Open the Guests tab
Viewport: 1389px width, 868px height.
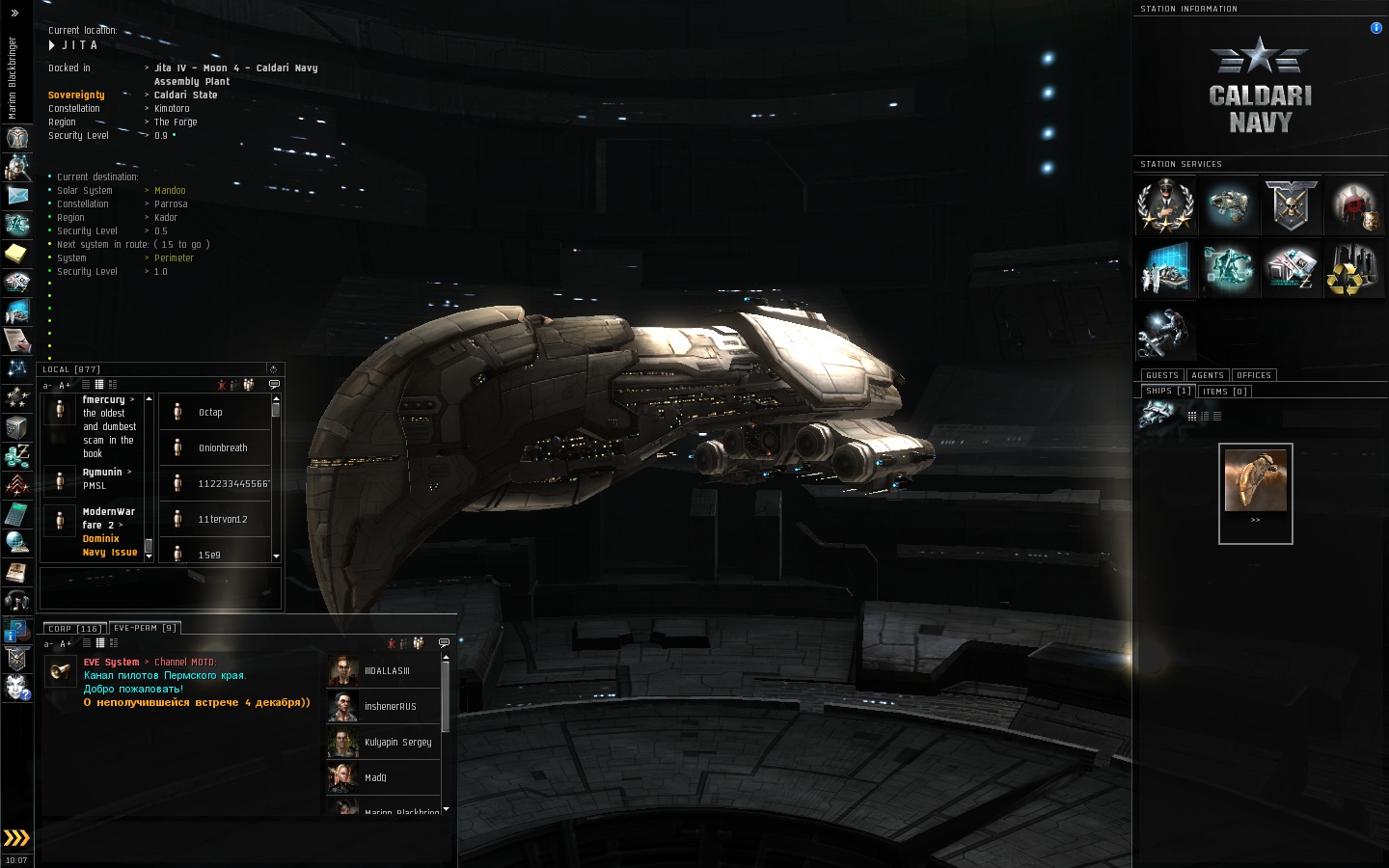point(1161,375)
